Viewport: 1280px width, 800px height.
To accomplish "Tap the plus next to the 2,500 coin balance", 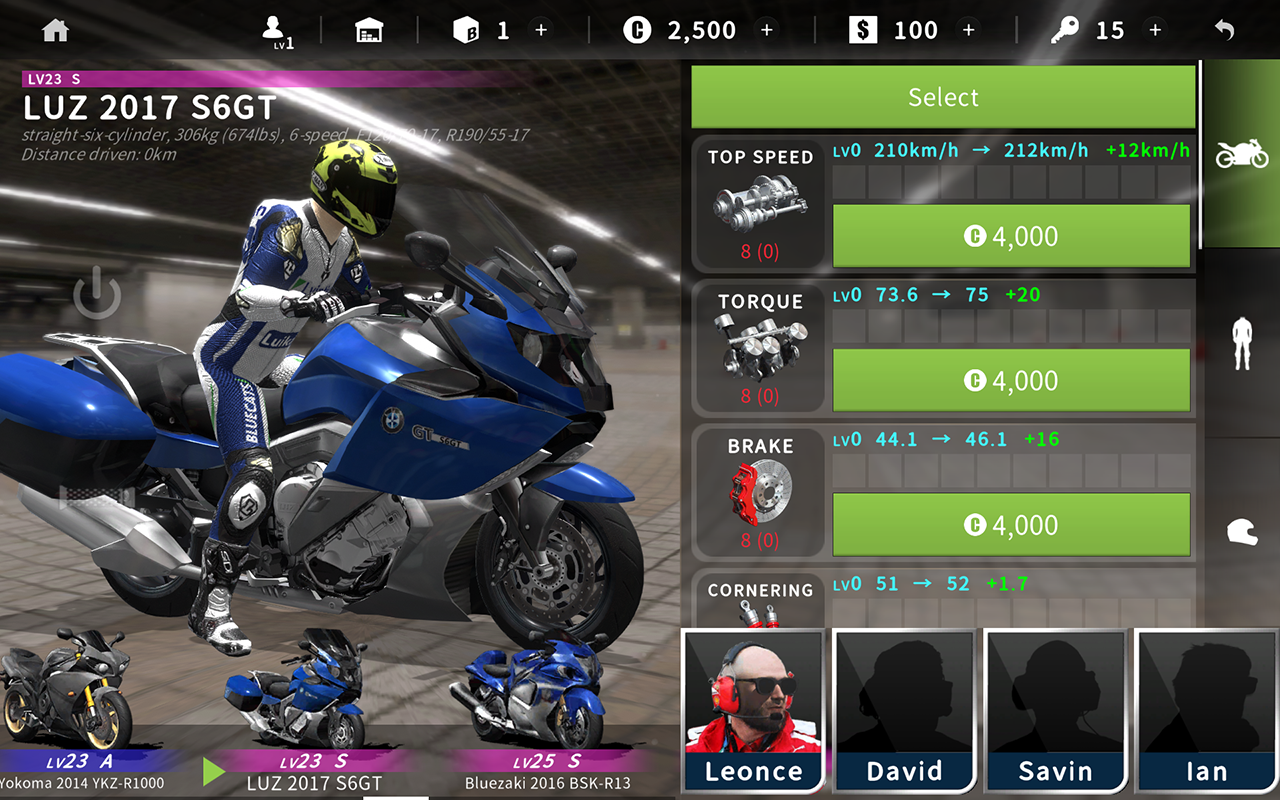I will coord(767,29).
